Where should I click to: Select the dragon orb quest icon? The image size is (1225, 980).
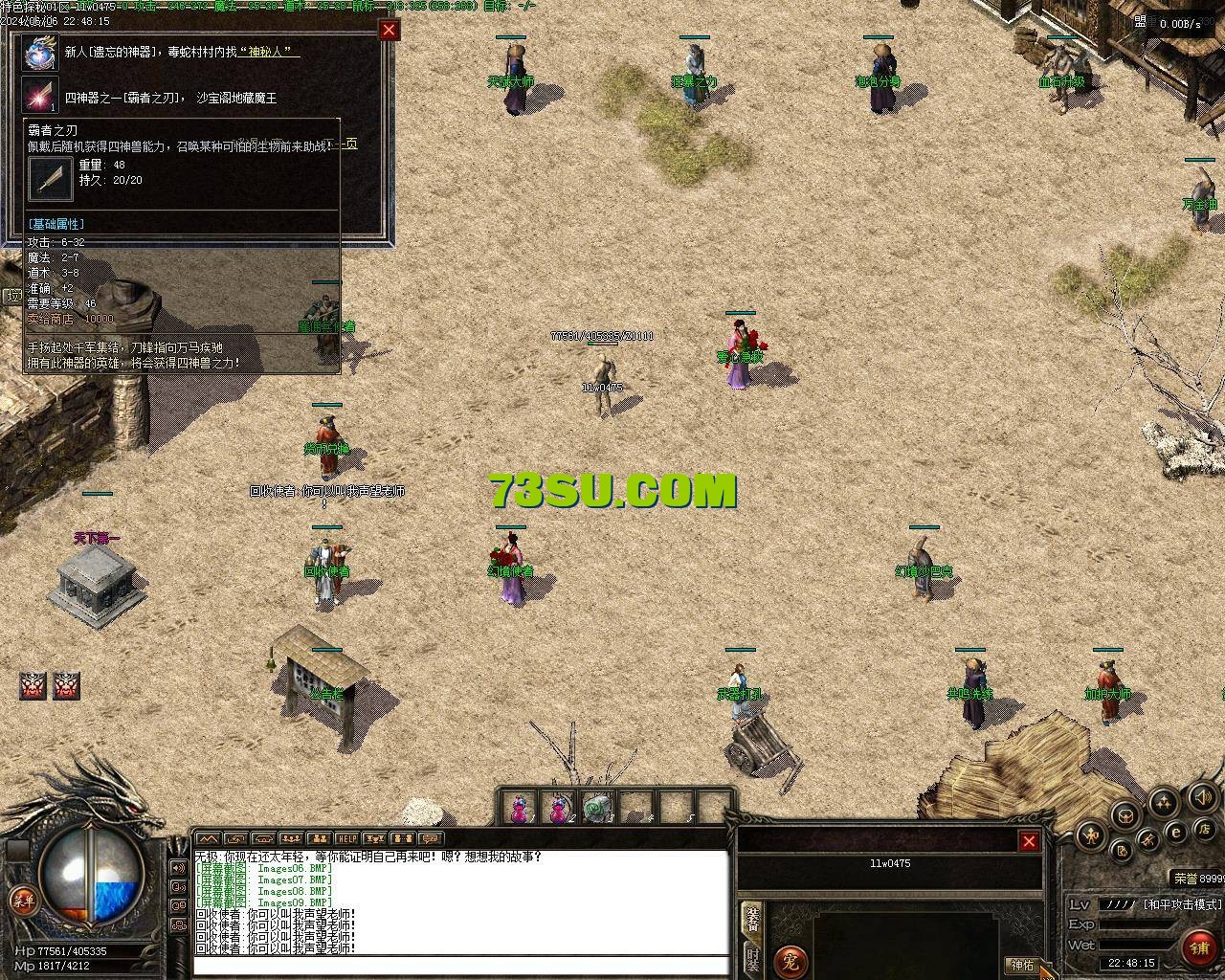41,53
